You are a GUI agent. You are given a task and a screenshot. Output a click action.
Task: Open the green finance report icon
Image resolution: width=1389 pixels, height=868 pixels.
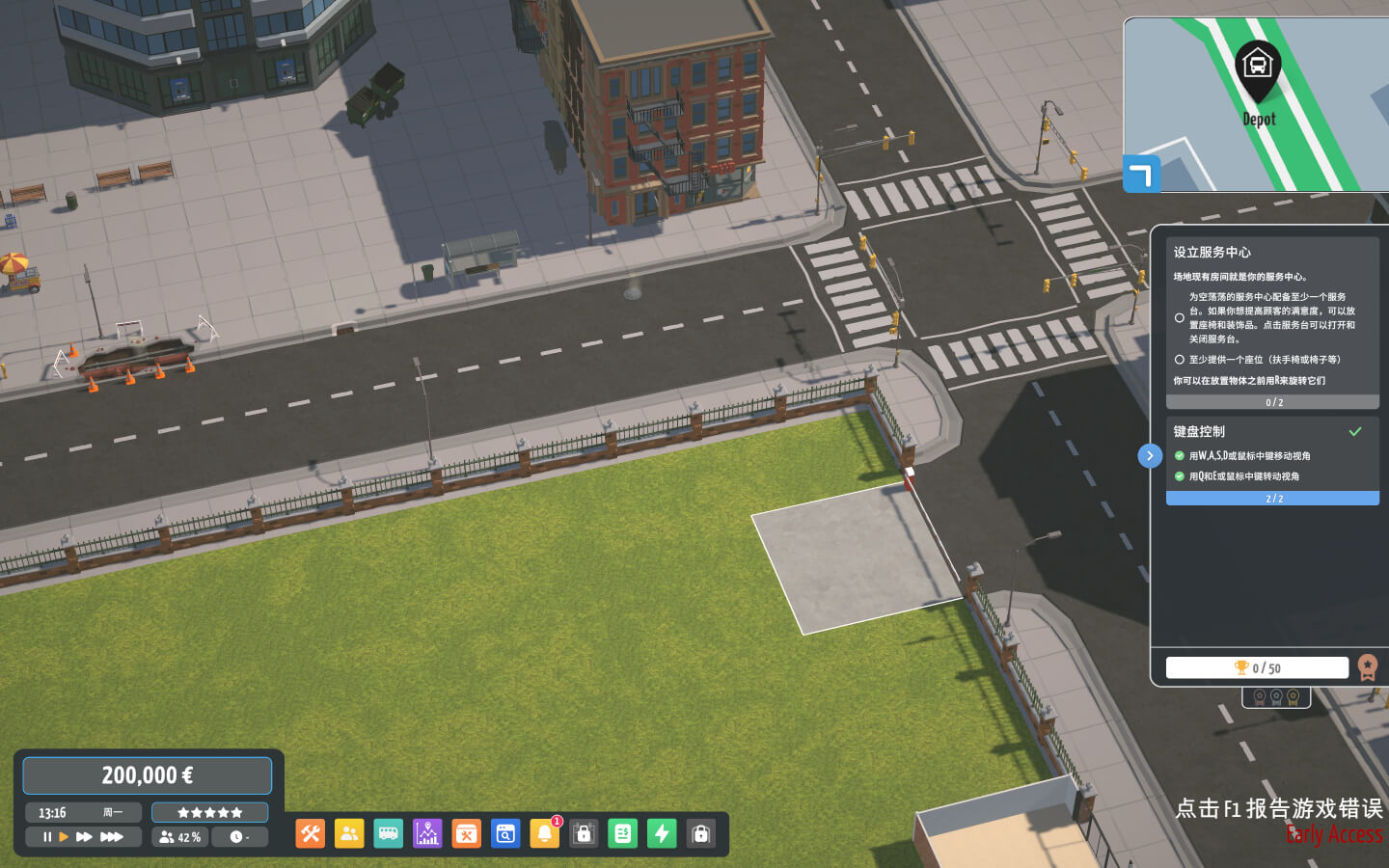[623, 834]
